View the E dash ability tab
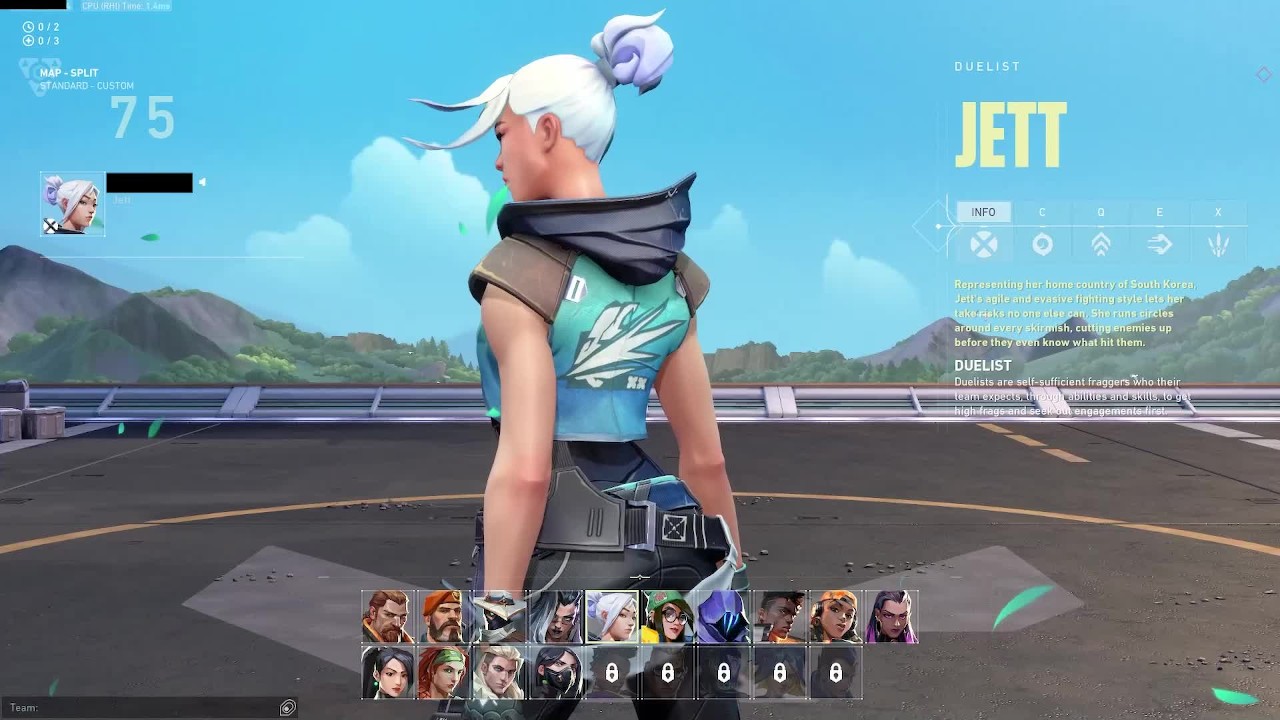Image resolution: width=1280 pixels, height=720 pixels. [1160, 231]
